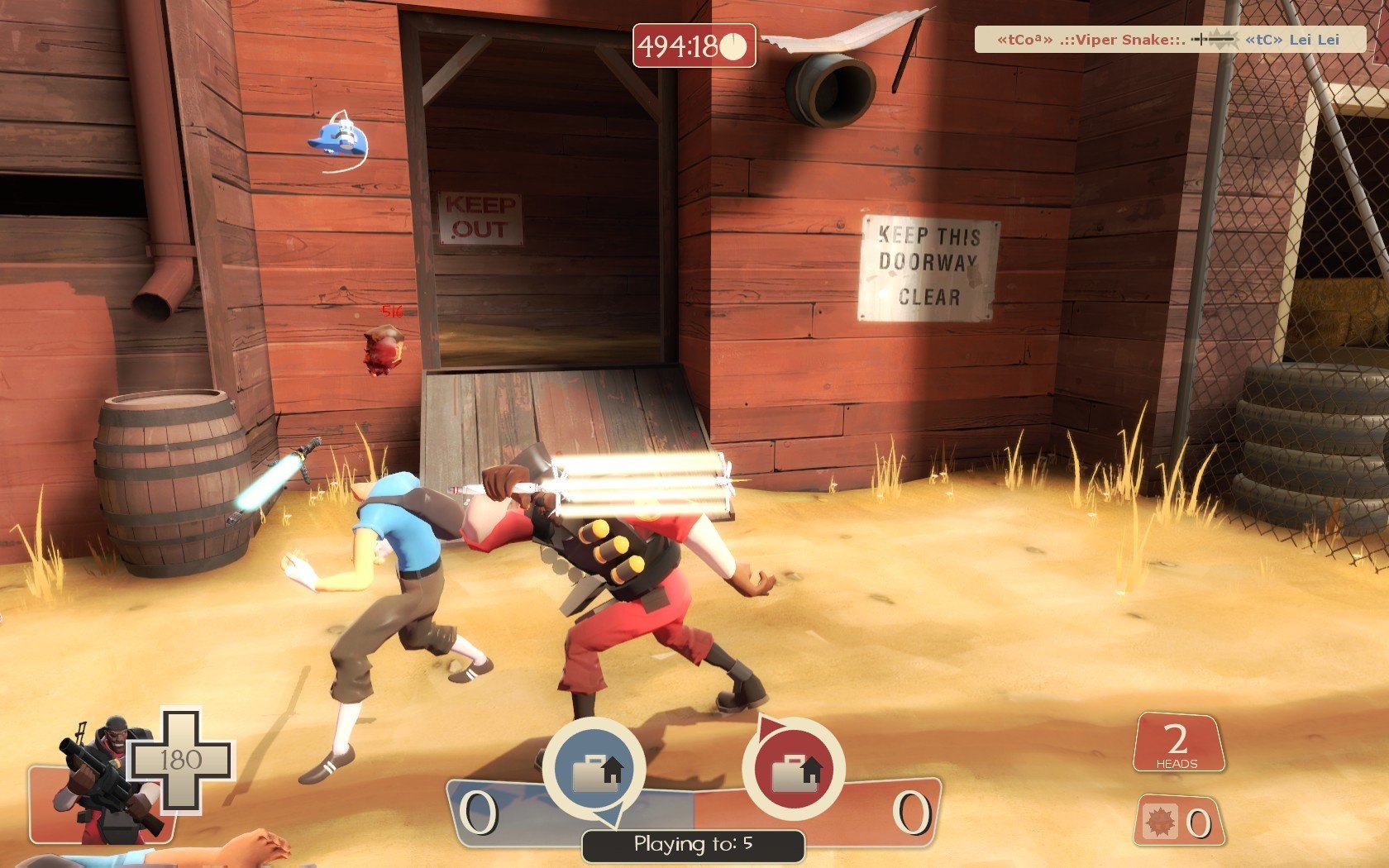1389x868 pixels.
Task: Click the red intelligence briefcase icon
Action: 793,769
